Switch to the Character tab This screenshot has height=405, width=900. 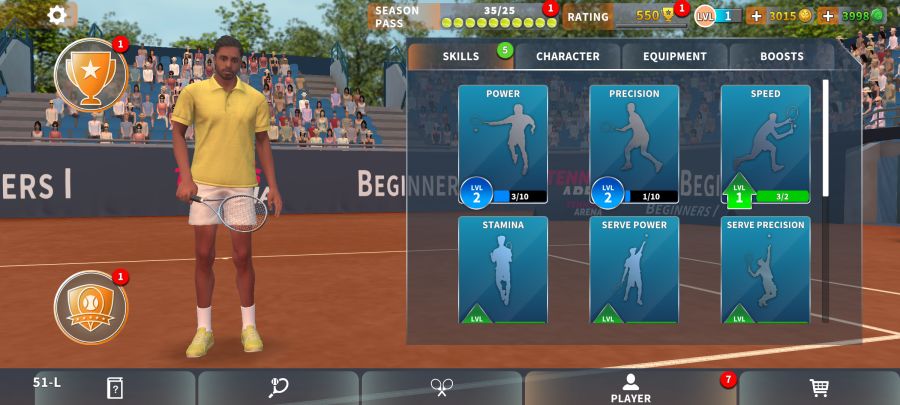tap(568, 56)
